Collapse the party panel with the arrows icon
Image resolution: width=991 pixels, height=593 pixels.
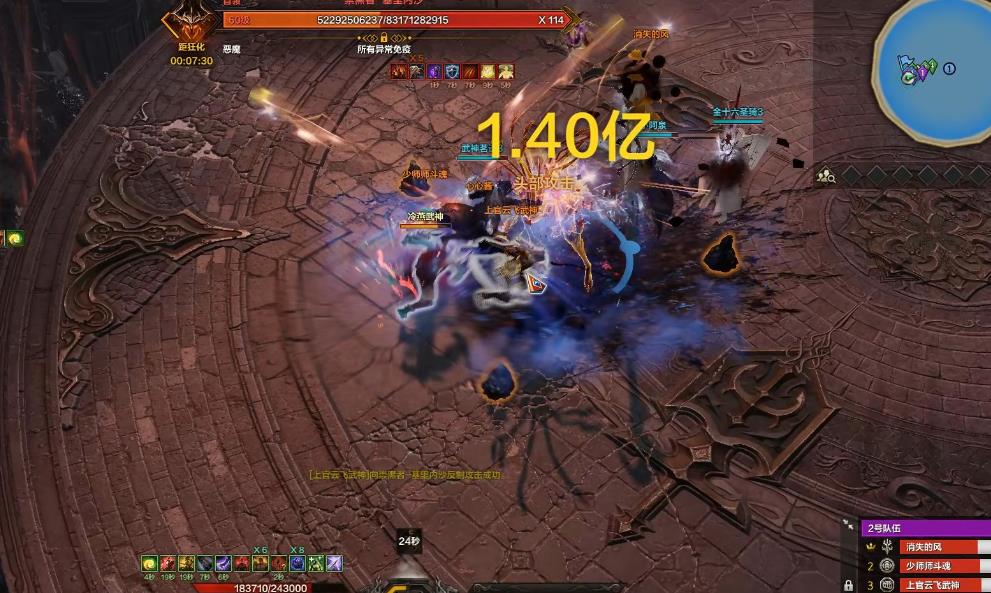pos(849,524)
